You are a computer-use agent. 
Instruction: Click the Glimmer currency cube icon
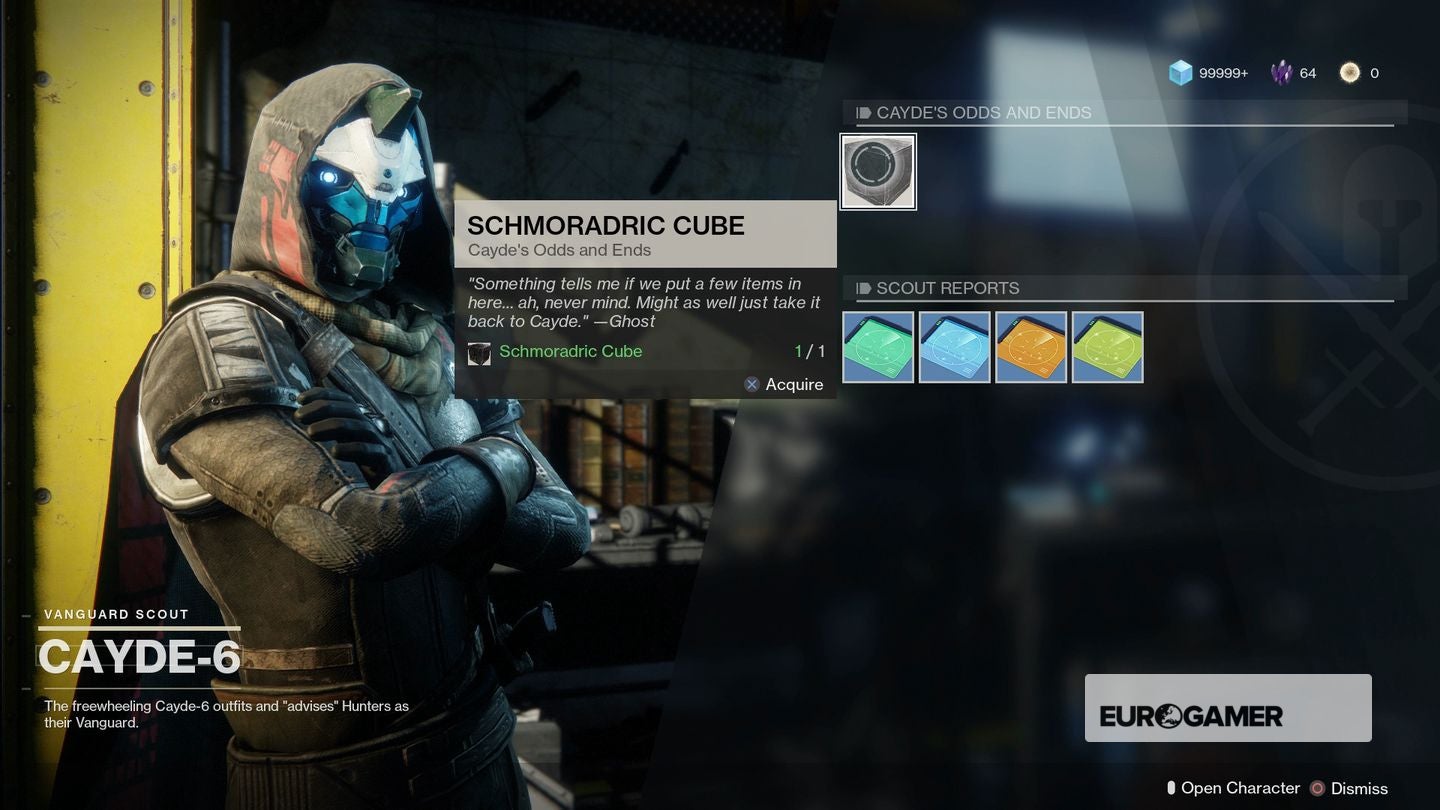pos(1181,72)
